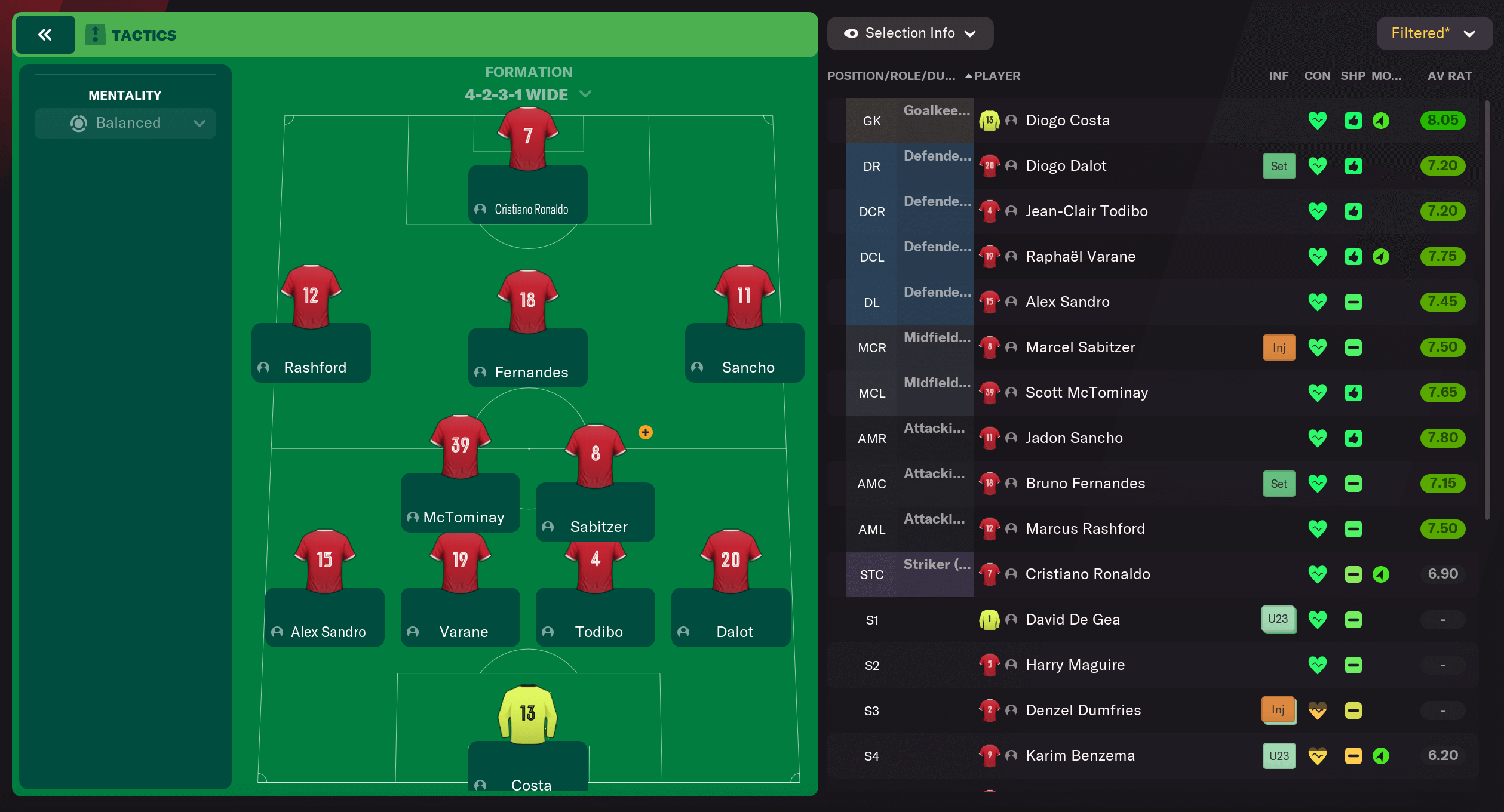Click Scott McTominay's green sharpness thumb icon
1504x812 pixels.
pyautogui.click(x=1353, y=392)
